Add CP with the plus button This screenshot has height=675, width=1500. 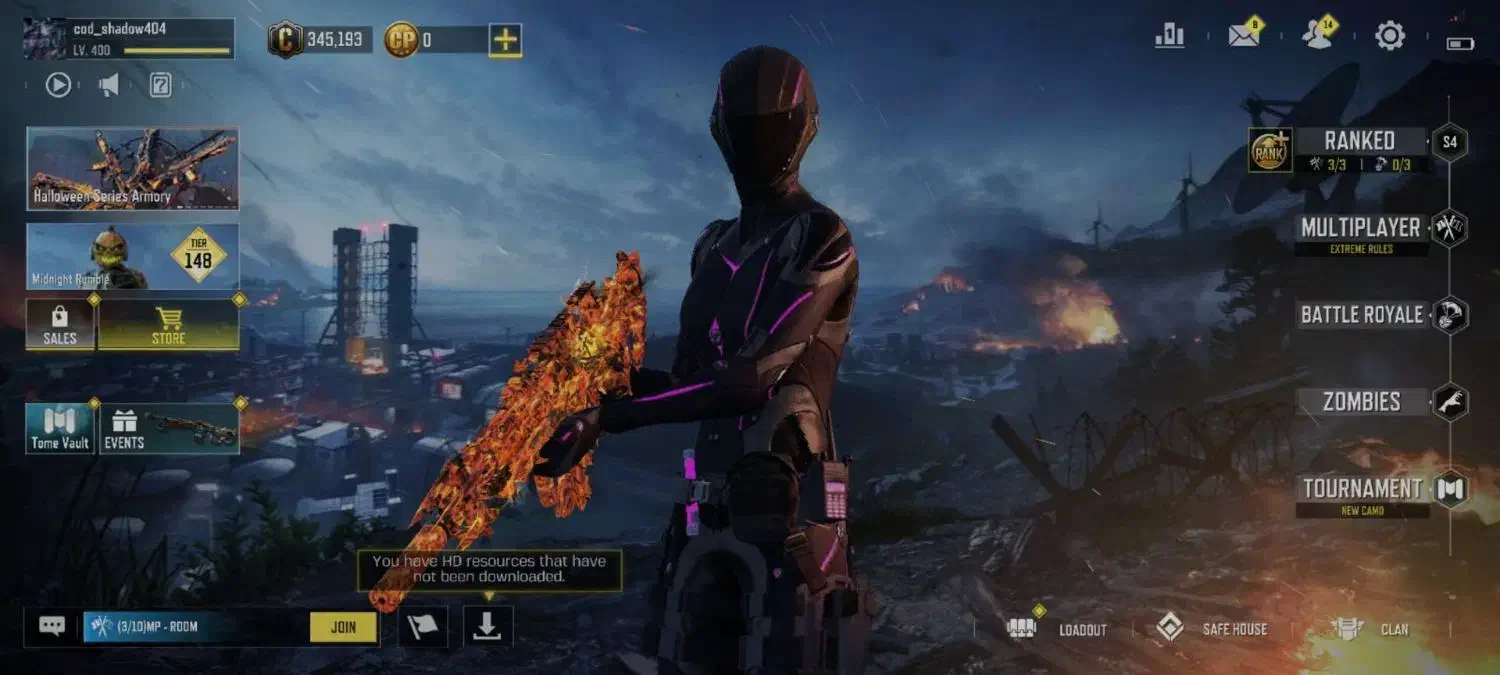pos(505,40)
